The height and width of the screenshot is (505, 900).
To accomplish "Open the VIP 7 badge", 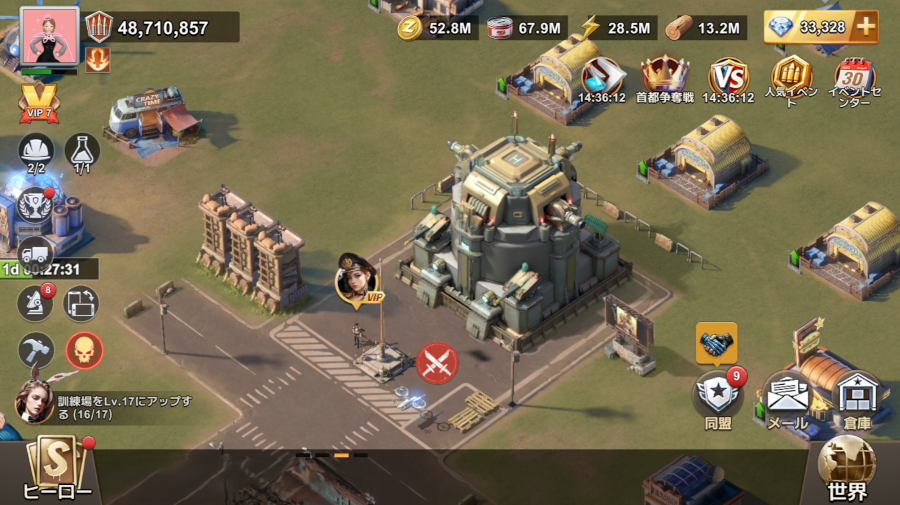I will tap(38, 103).
